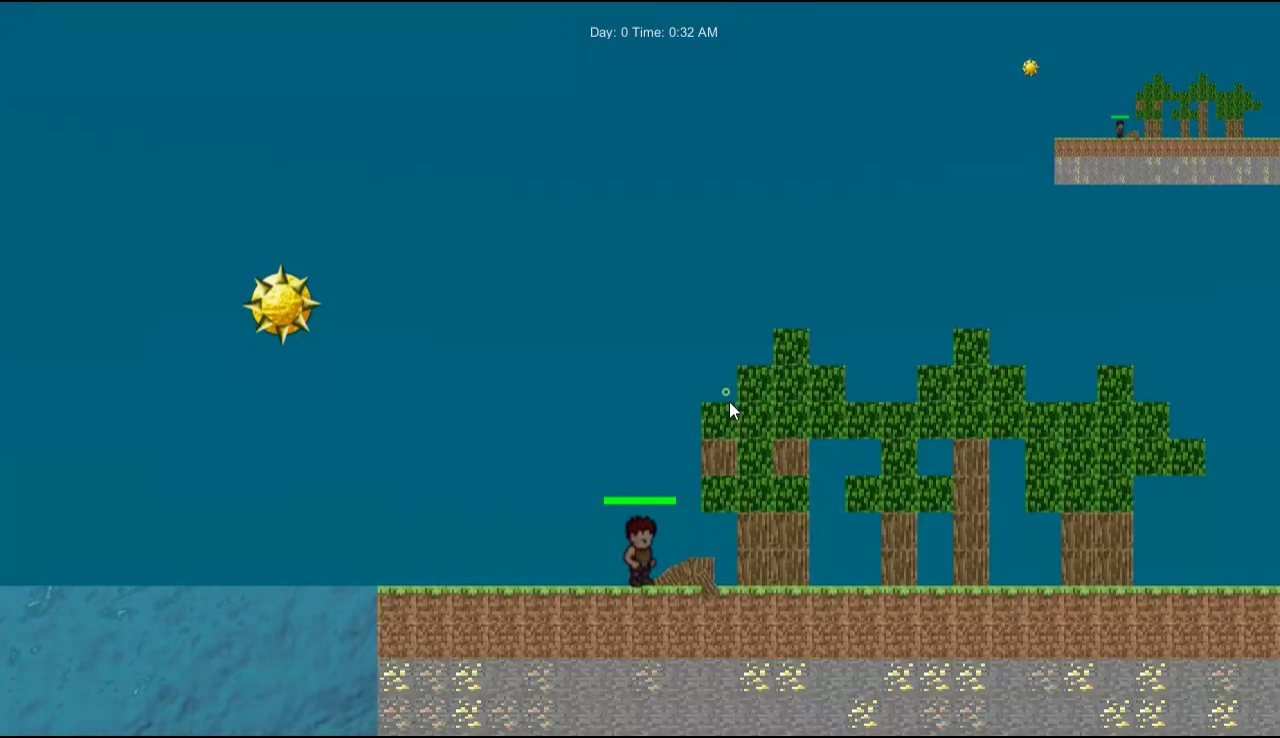Click the enemy's health bar in the preview
Image resolution: width=1280 pixels, height=738 pixels.
(x=1119, y=119)
